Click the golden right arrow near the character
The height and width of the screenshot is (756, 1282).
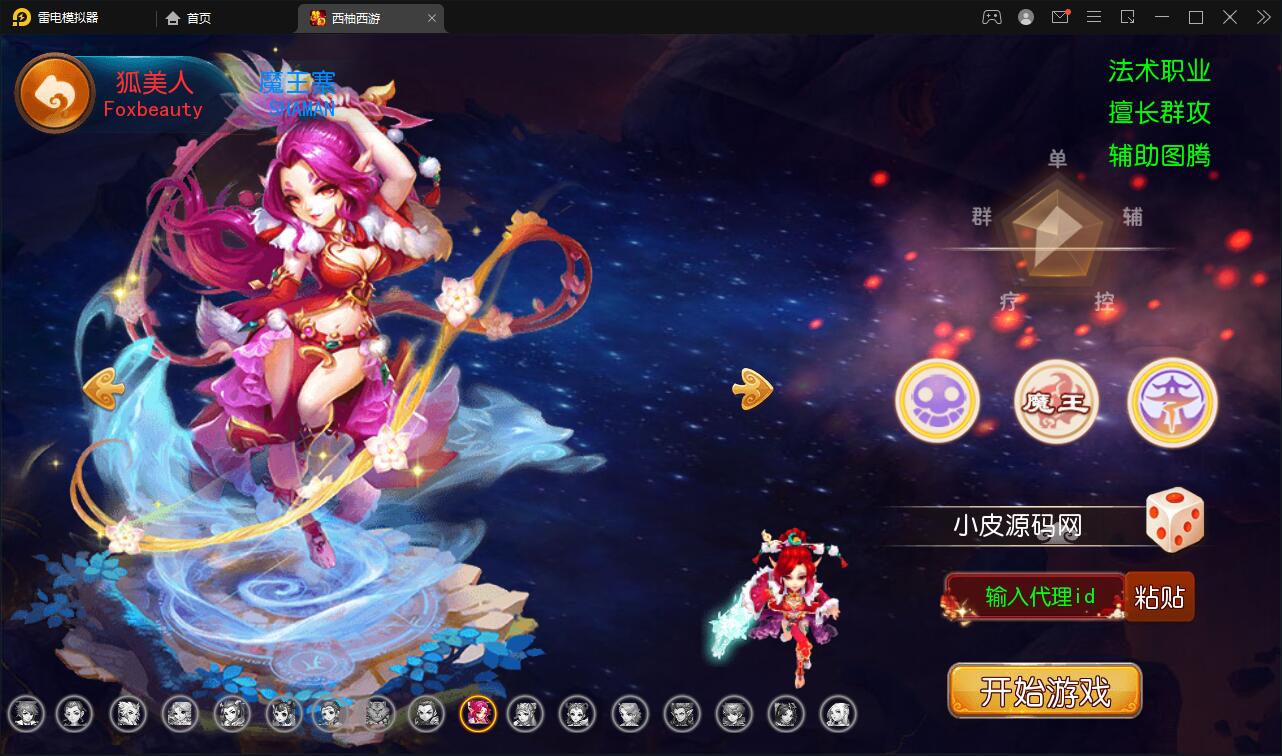[x=751, y=388]
